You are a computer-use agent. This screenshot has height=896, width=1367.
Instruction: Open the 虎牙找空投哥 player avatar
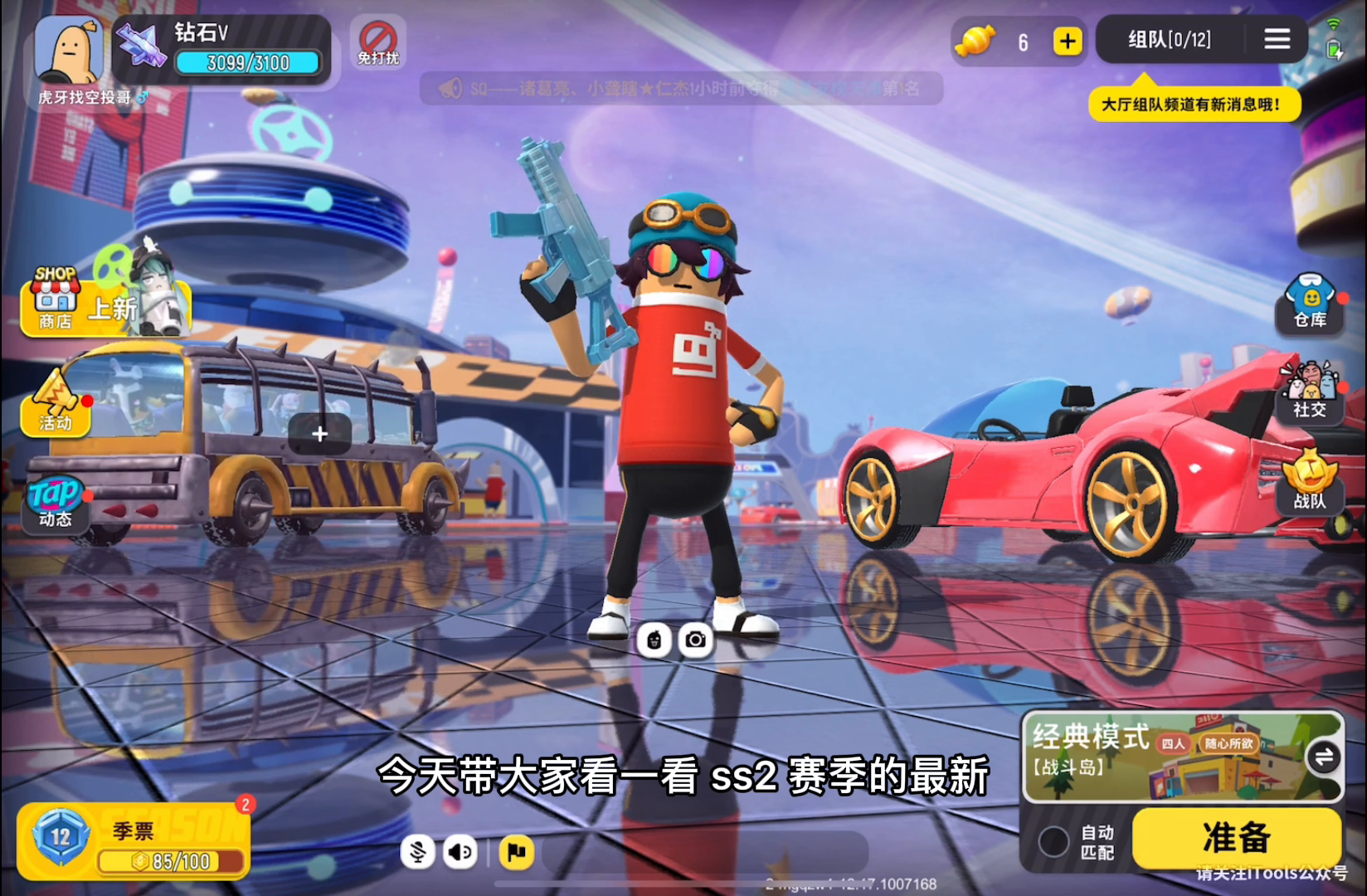click(x=66, y=50)
